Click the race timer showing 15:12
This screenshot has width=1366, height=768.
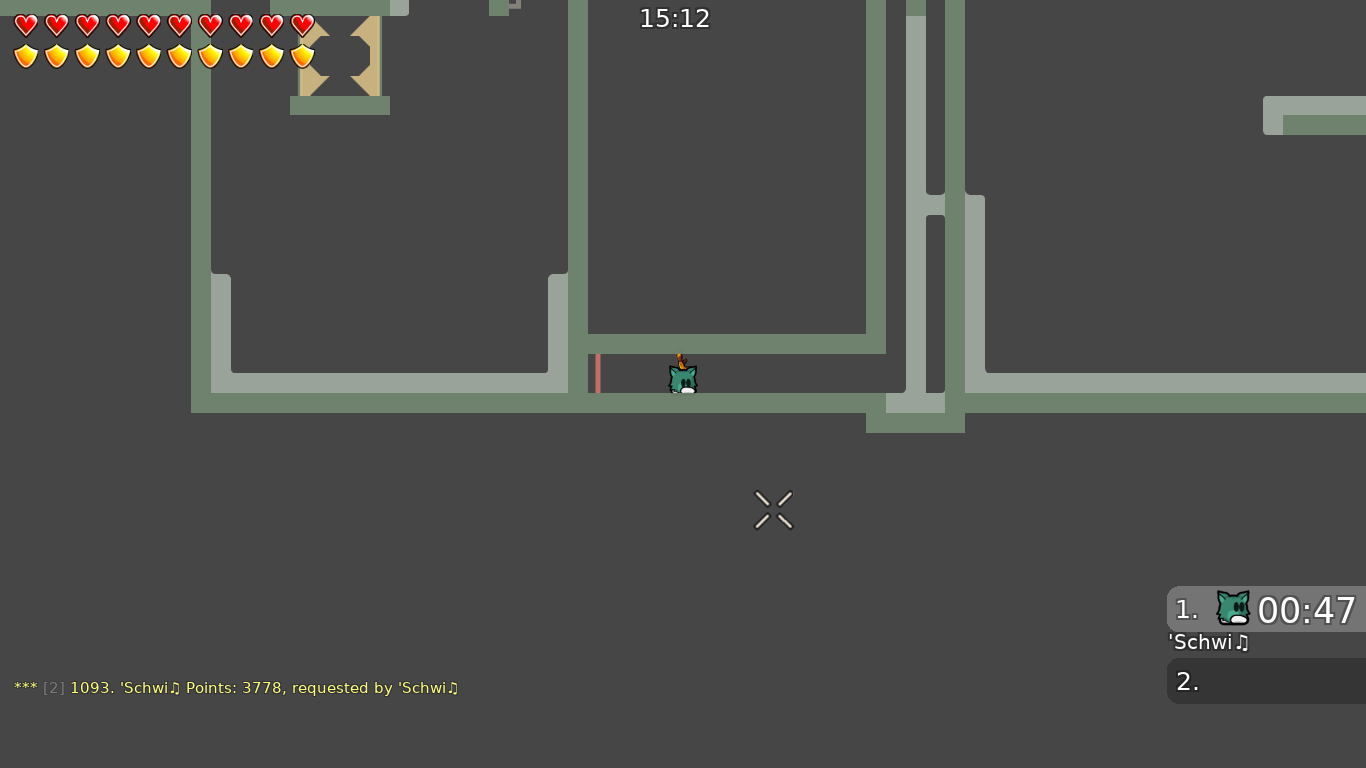674,18
